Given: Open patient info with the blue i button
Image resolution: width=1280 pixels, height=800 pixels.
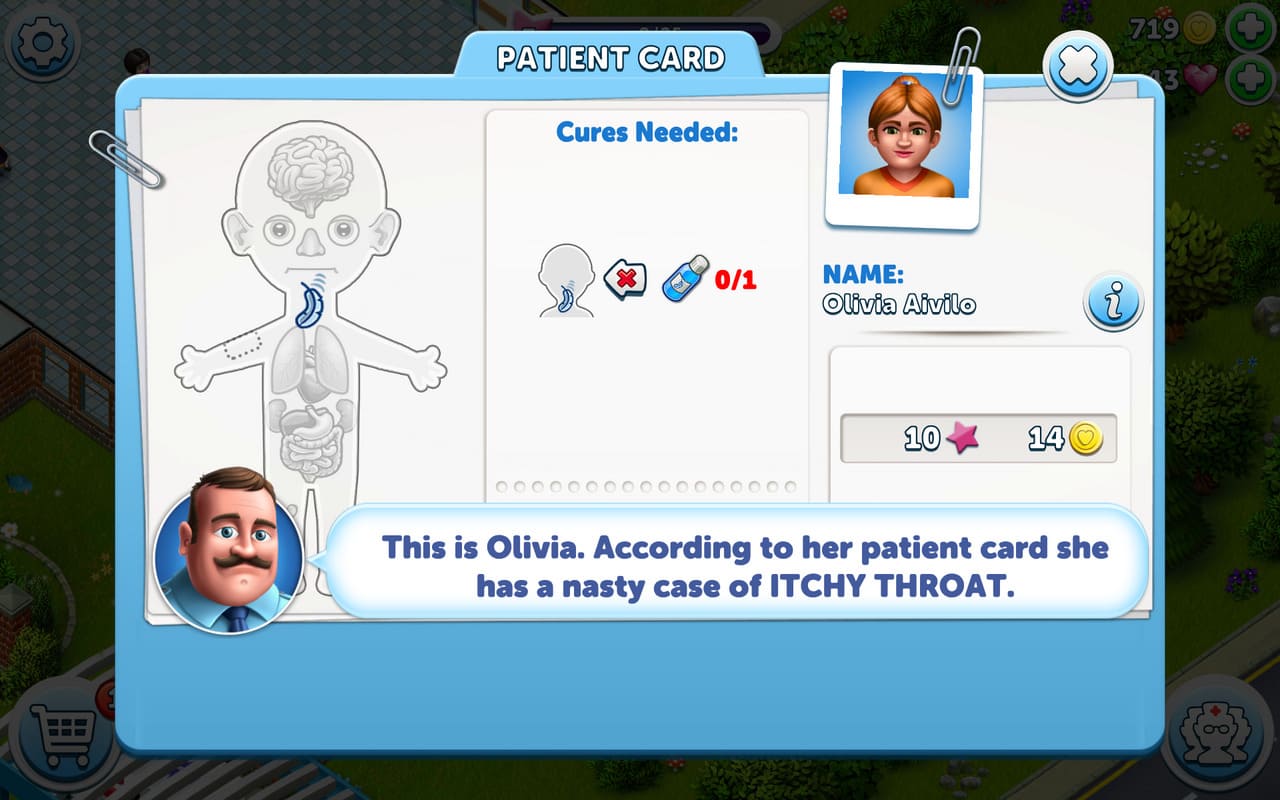Looking at the screenshot, I should click(x=1112, y=301).
